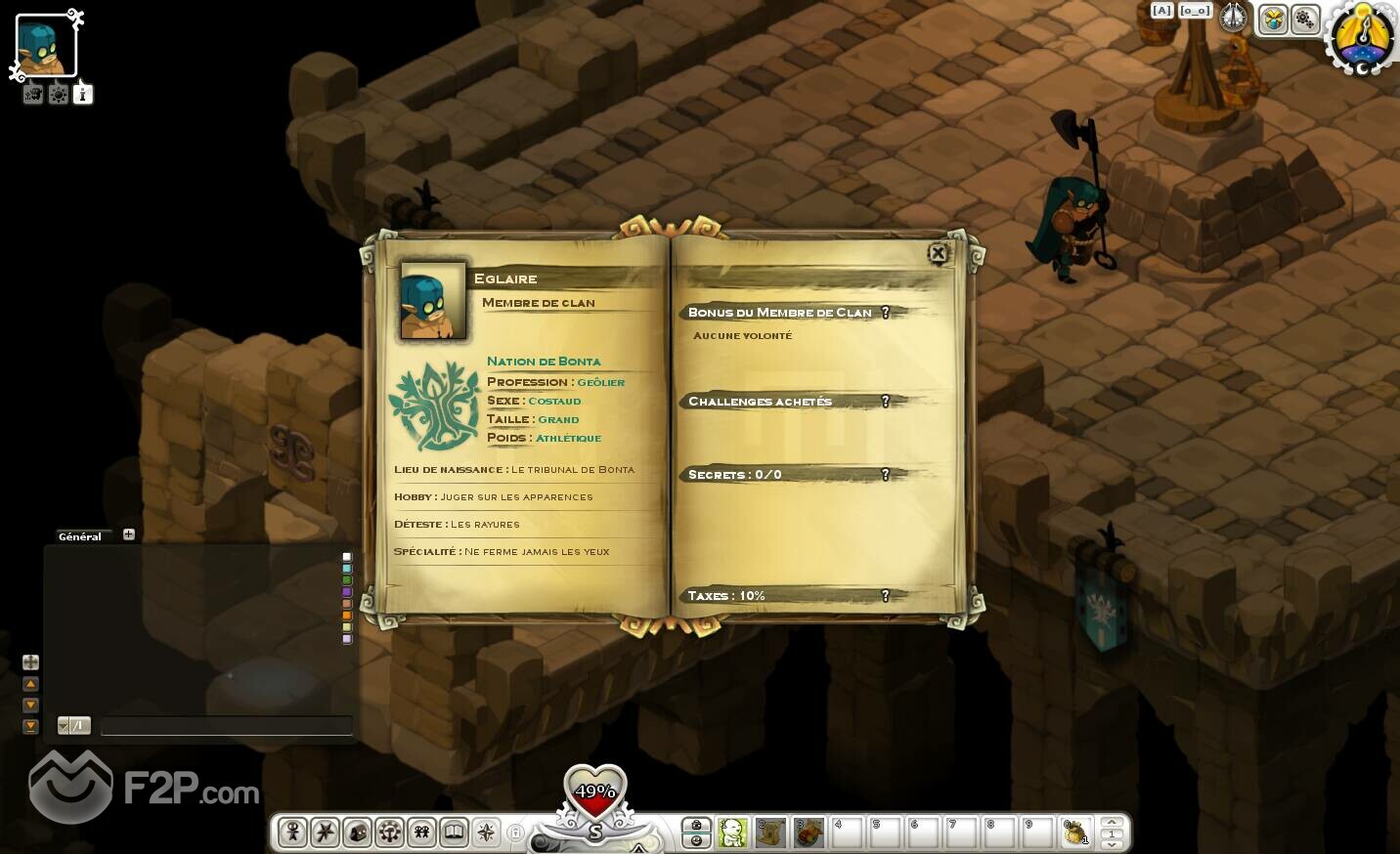Open the gift box icon in top bar
The height and width of the screenshot is (854, 1400).
pos(1273,19)
